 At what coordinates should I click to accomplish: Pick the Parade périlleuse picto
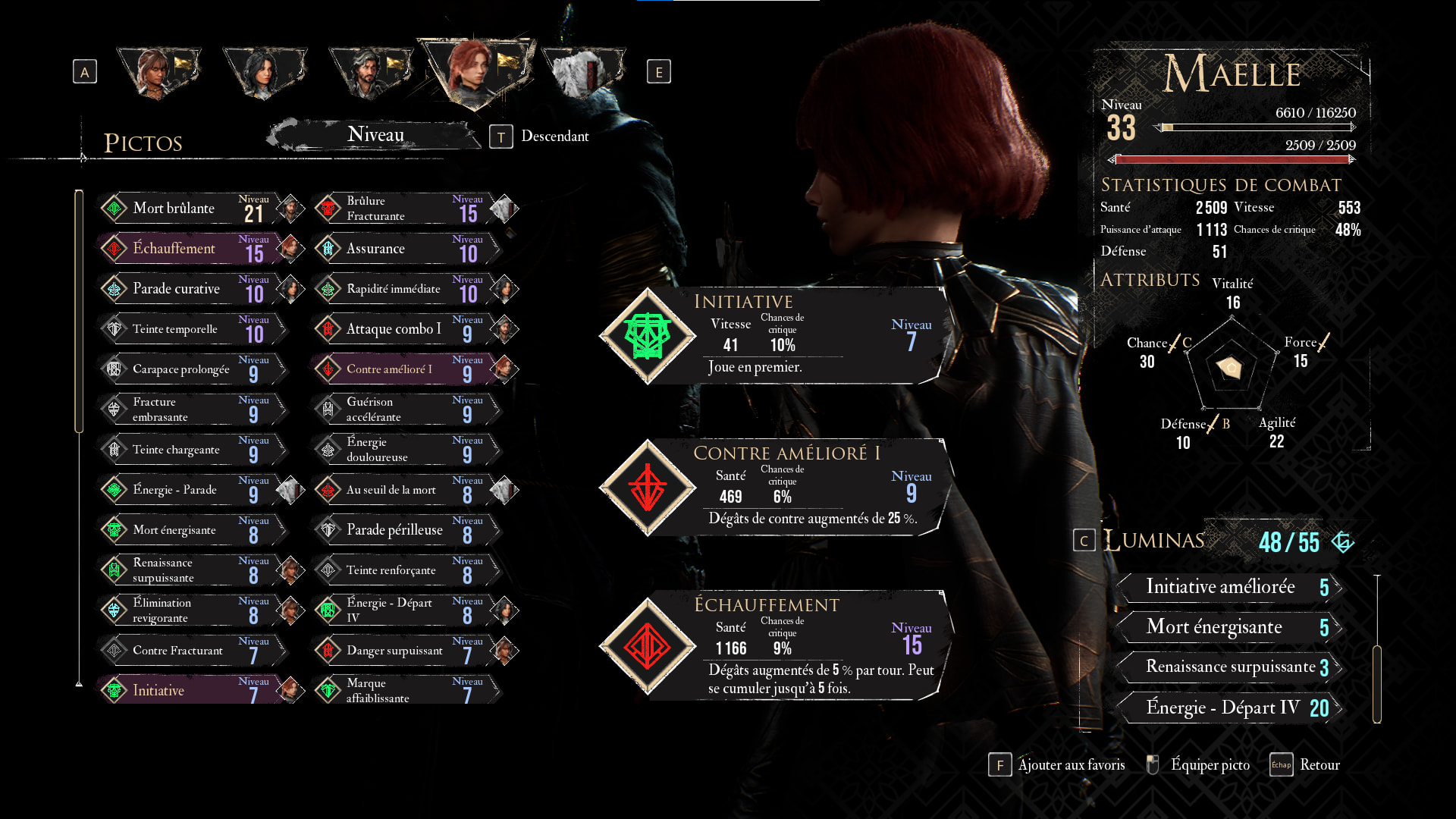coord(403,529)
